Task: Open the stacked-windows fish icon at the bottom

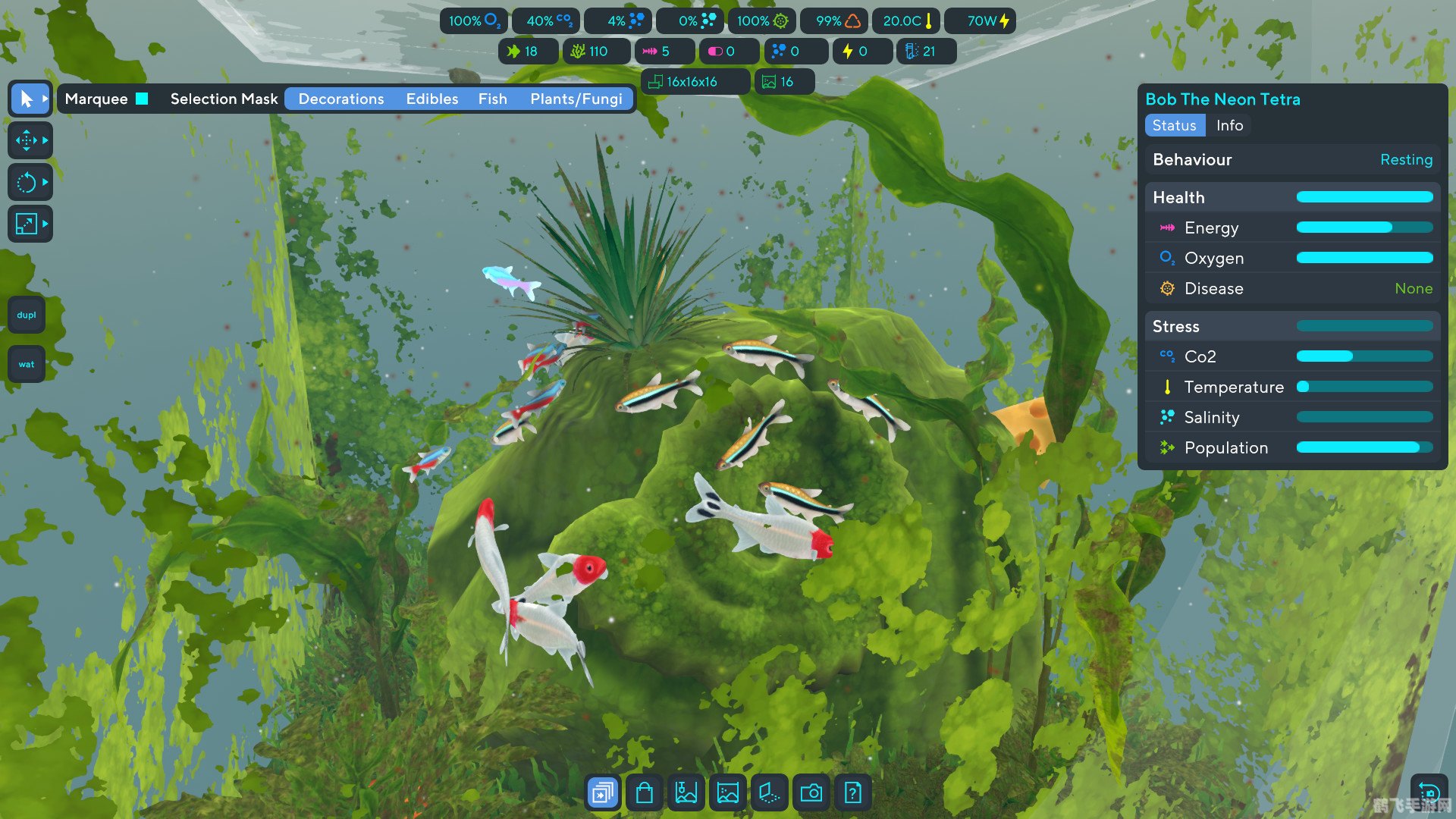Action: click(x=603, y=793)
